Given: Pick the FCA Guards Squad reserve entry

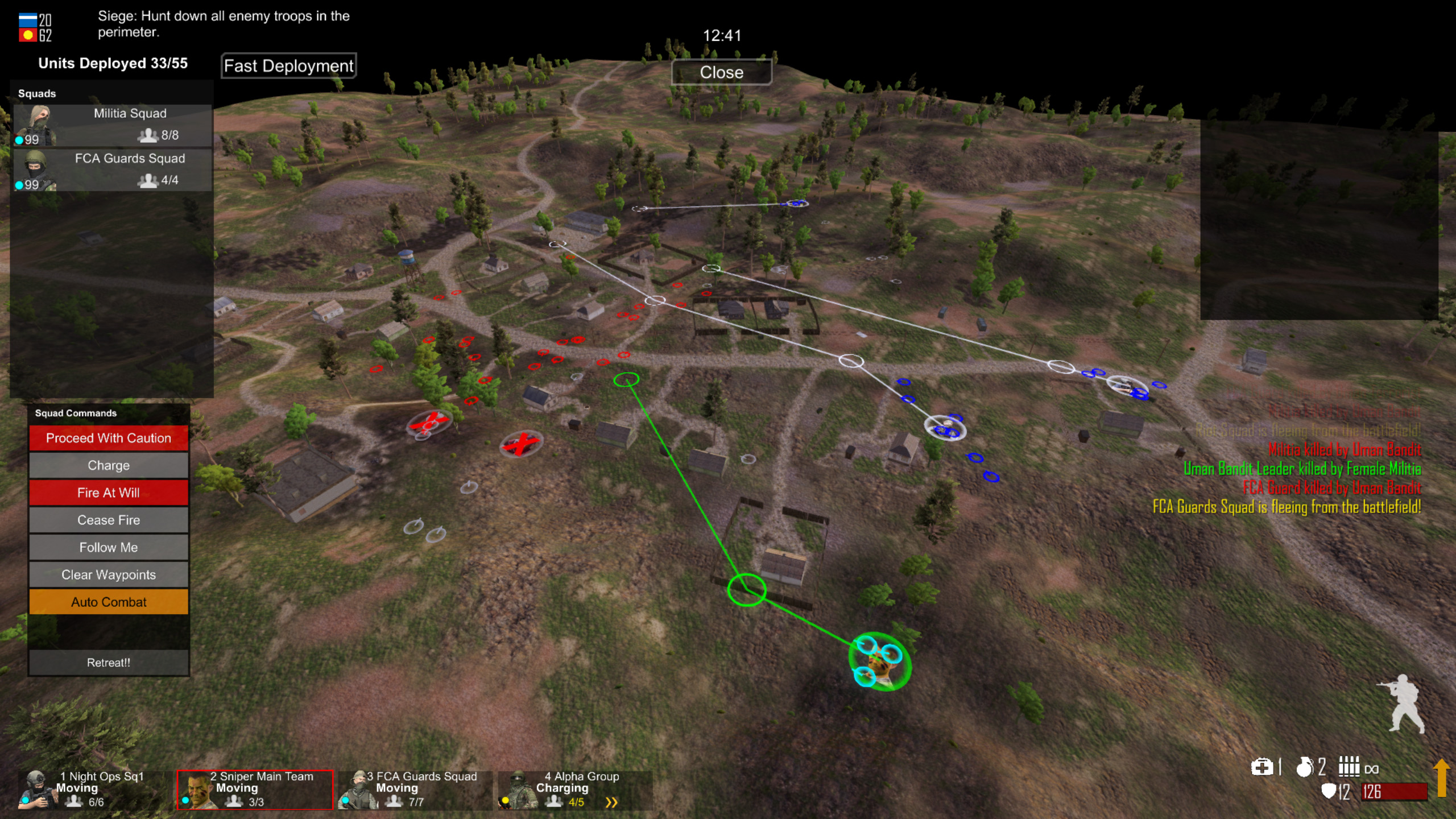Looking at the screenshot, I should coord(113,169).
